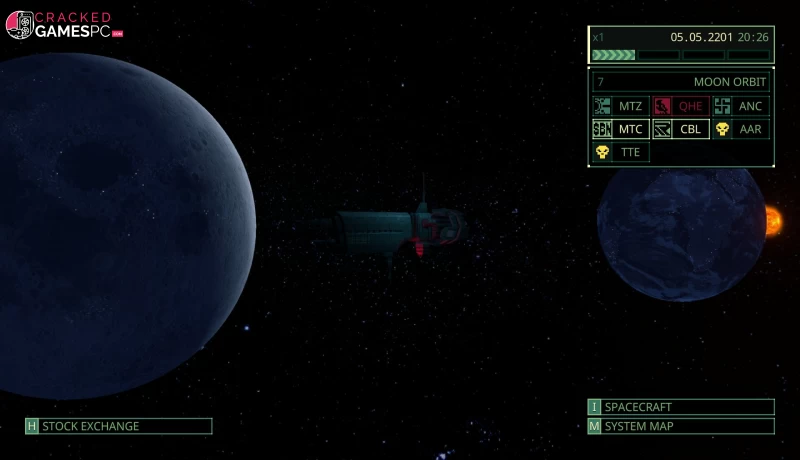
Task: Choose the TTE skull-marked ship
Action: [620, 152]
